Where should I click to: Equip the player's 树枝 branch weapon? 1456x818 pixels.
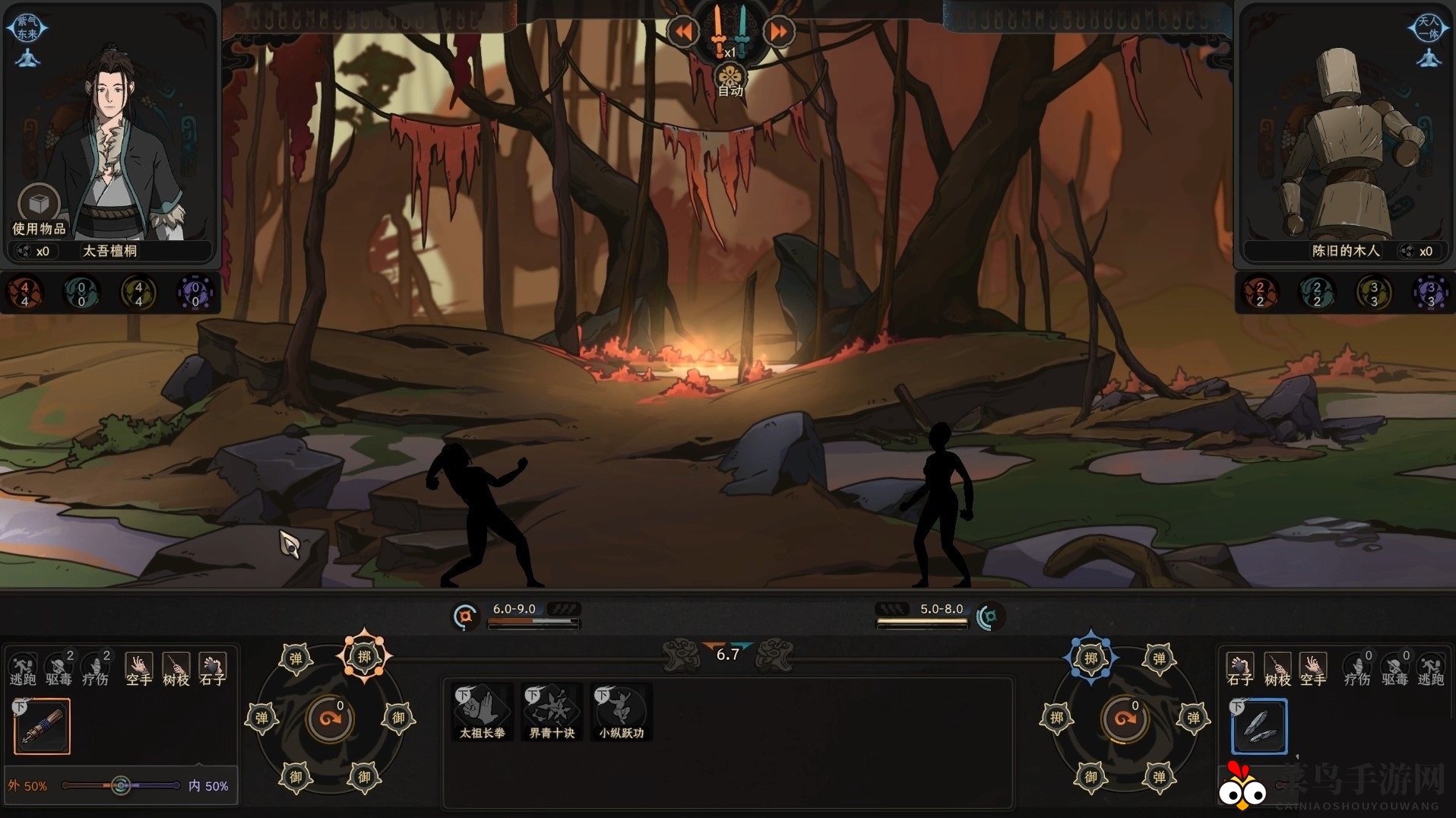[176, 669]
